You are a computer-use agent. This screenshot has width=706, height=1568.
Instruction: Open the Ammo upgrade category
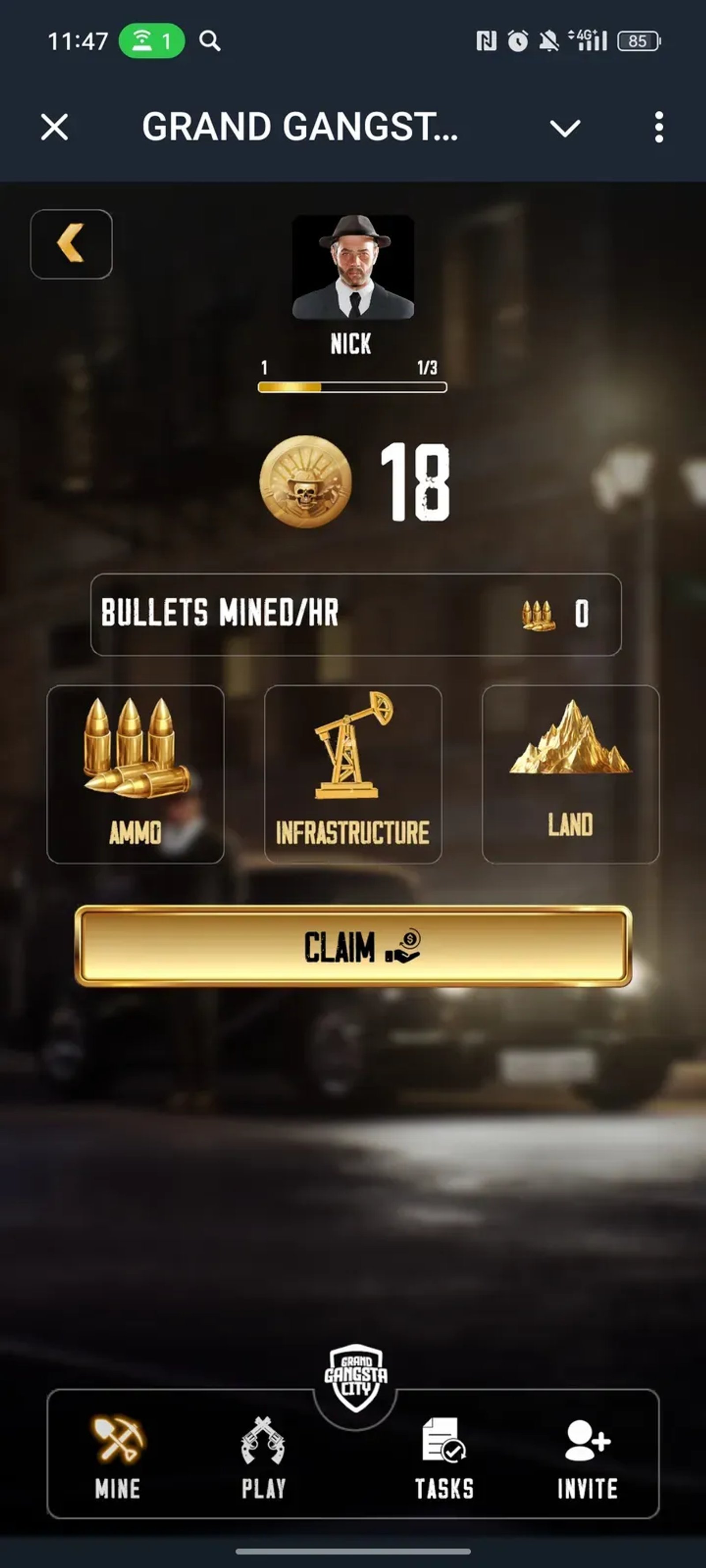click(x=135, y=774)
